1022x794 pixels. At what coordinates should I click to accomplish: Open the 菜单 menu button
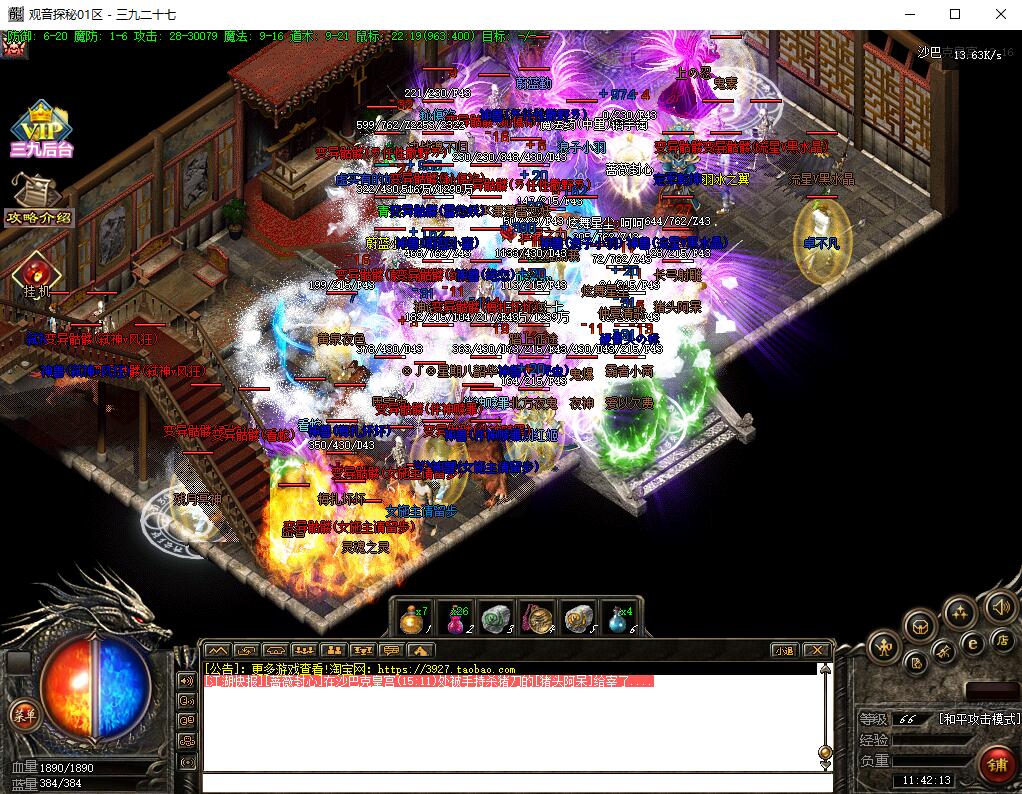[x=22, y=713]
